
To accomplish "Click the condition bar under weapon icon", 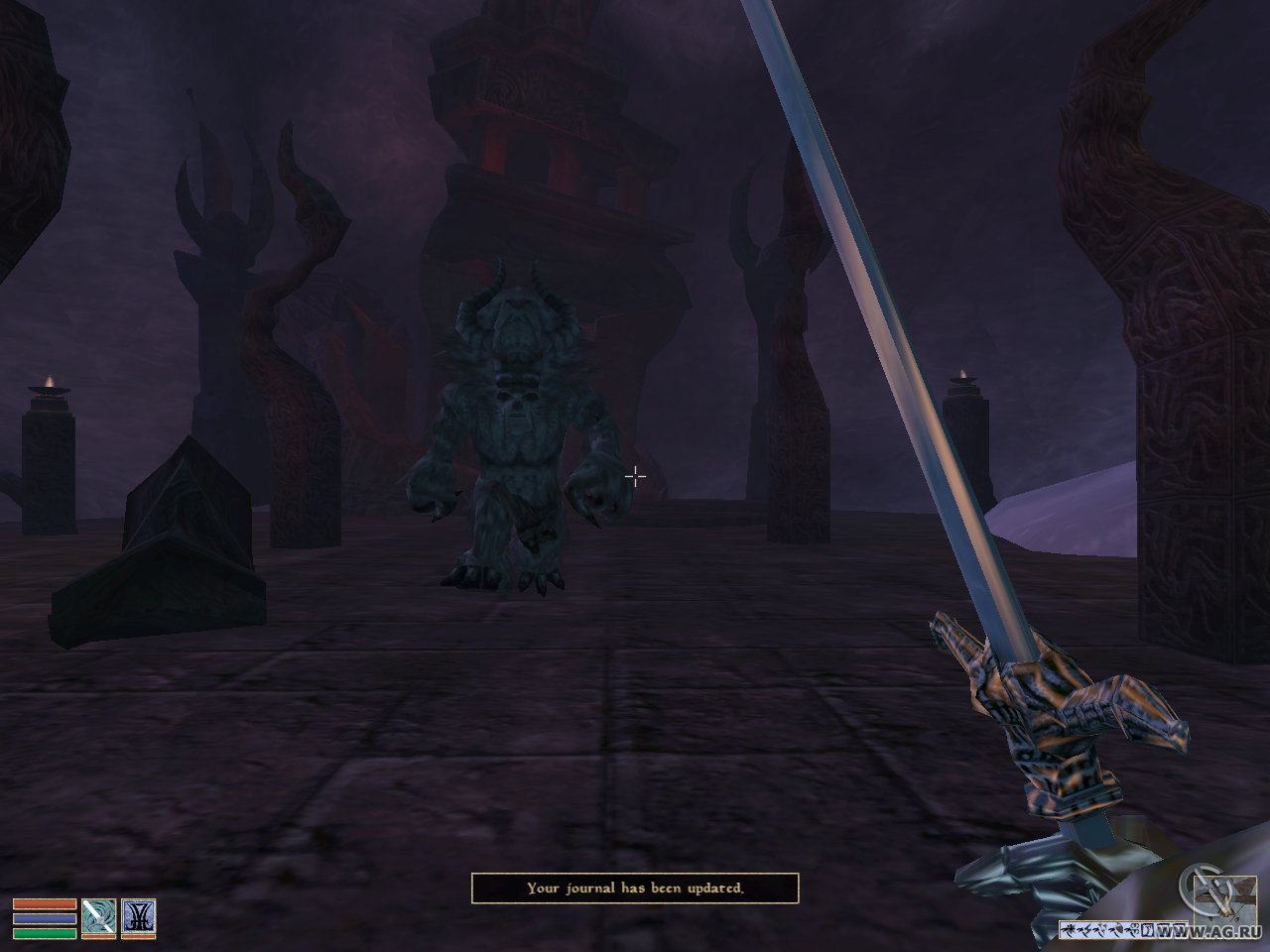I will click(98, 936).
